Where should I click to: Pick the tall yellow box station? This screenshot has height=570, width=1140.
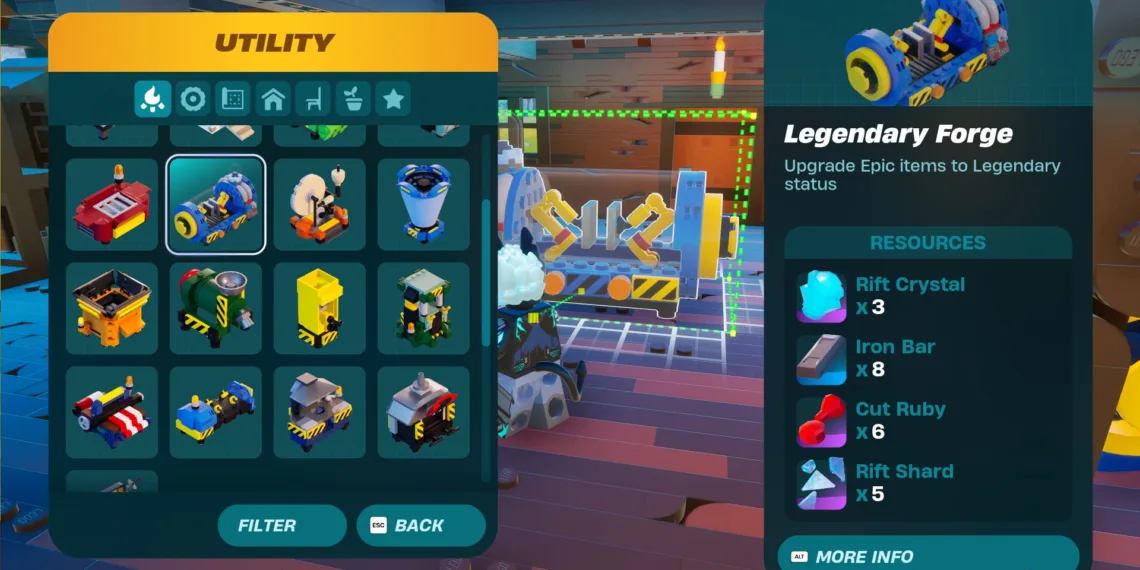(320, 308)
